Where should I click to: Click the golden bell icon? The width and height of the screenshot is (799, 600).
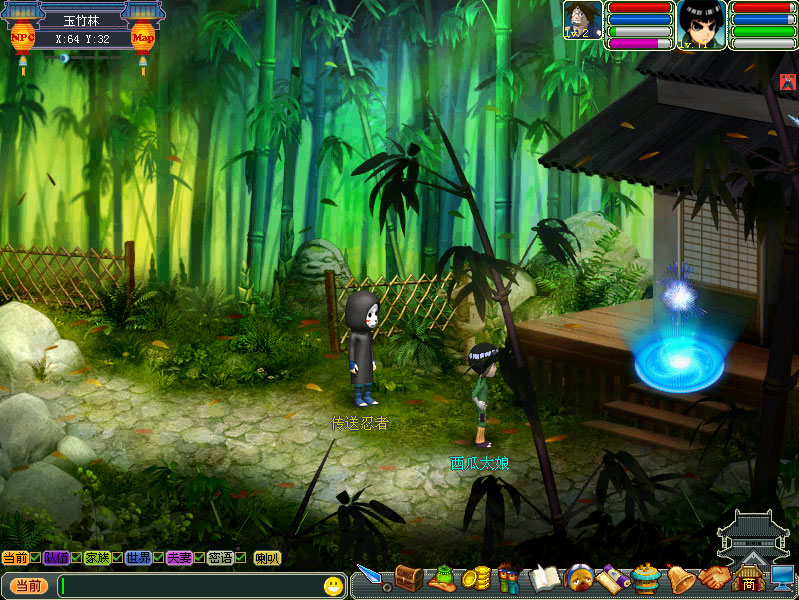coord(680,579)
